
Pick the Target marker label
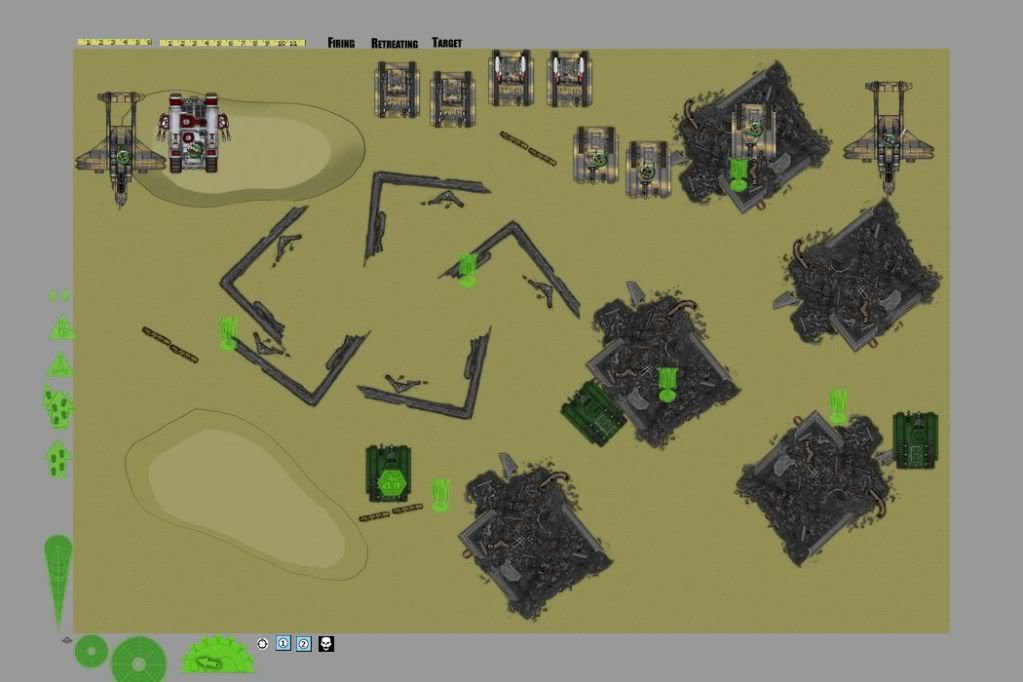coord(447,43)
